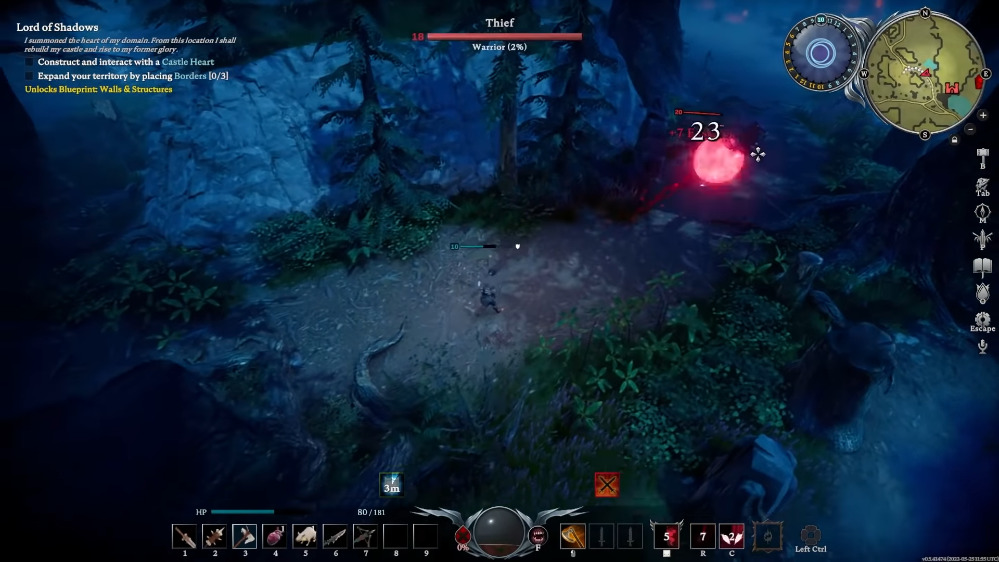Toggle the minimap lock icon
The height and width of the screenshot is (562, 999).
pos(956,141)
